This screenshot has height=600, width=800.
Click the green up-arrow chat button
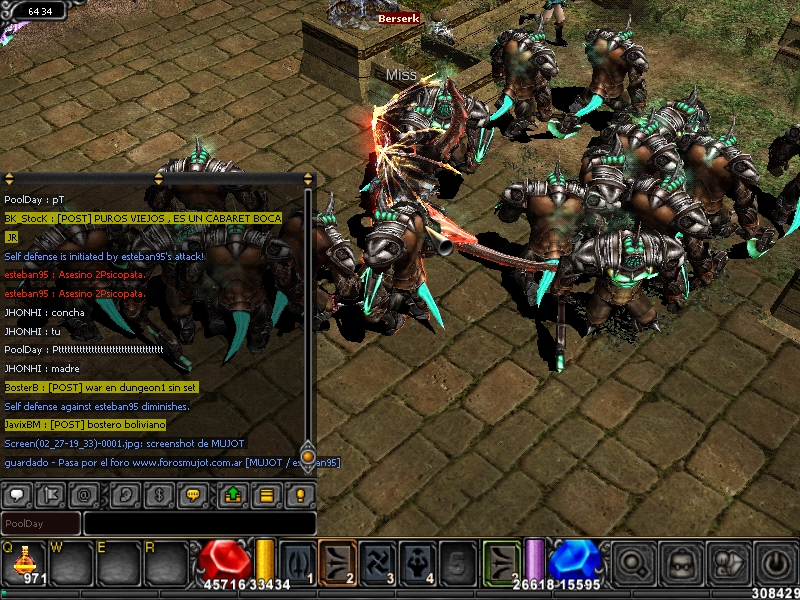[x=232, y=494]
